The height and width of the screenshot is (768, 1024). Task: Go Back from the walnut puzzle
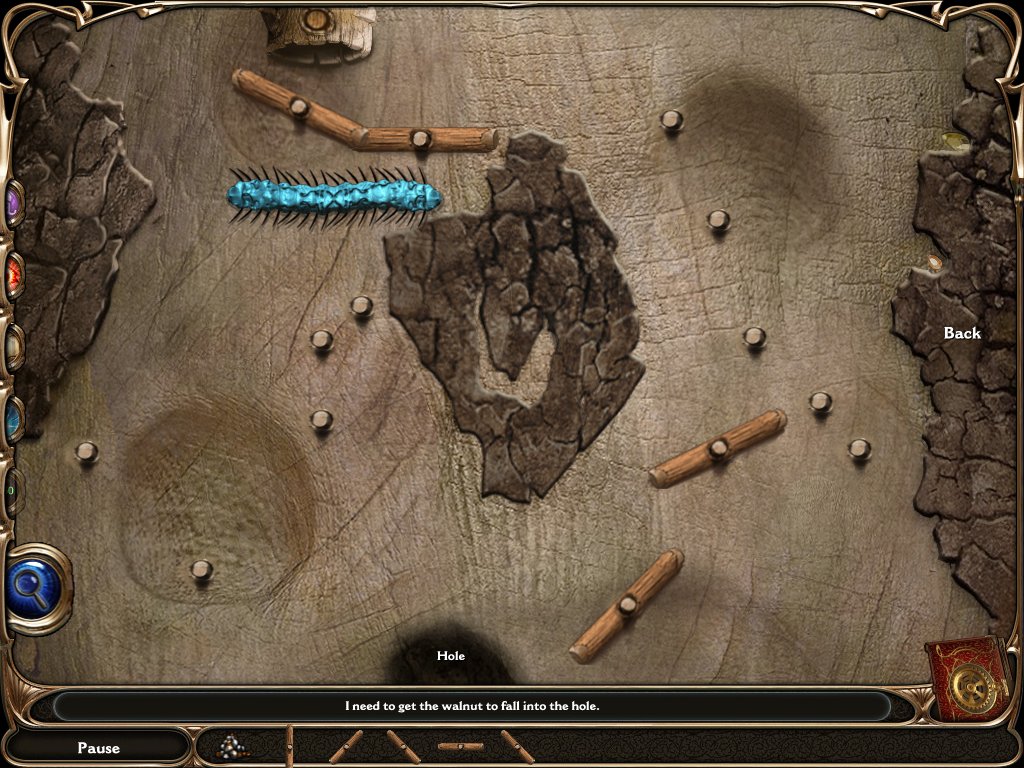pyautogui.click(x=962, y=333)
